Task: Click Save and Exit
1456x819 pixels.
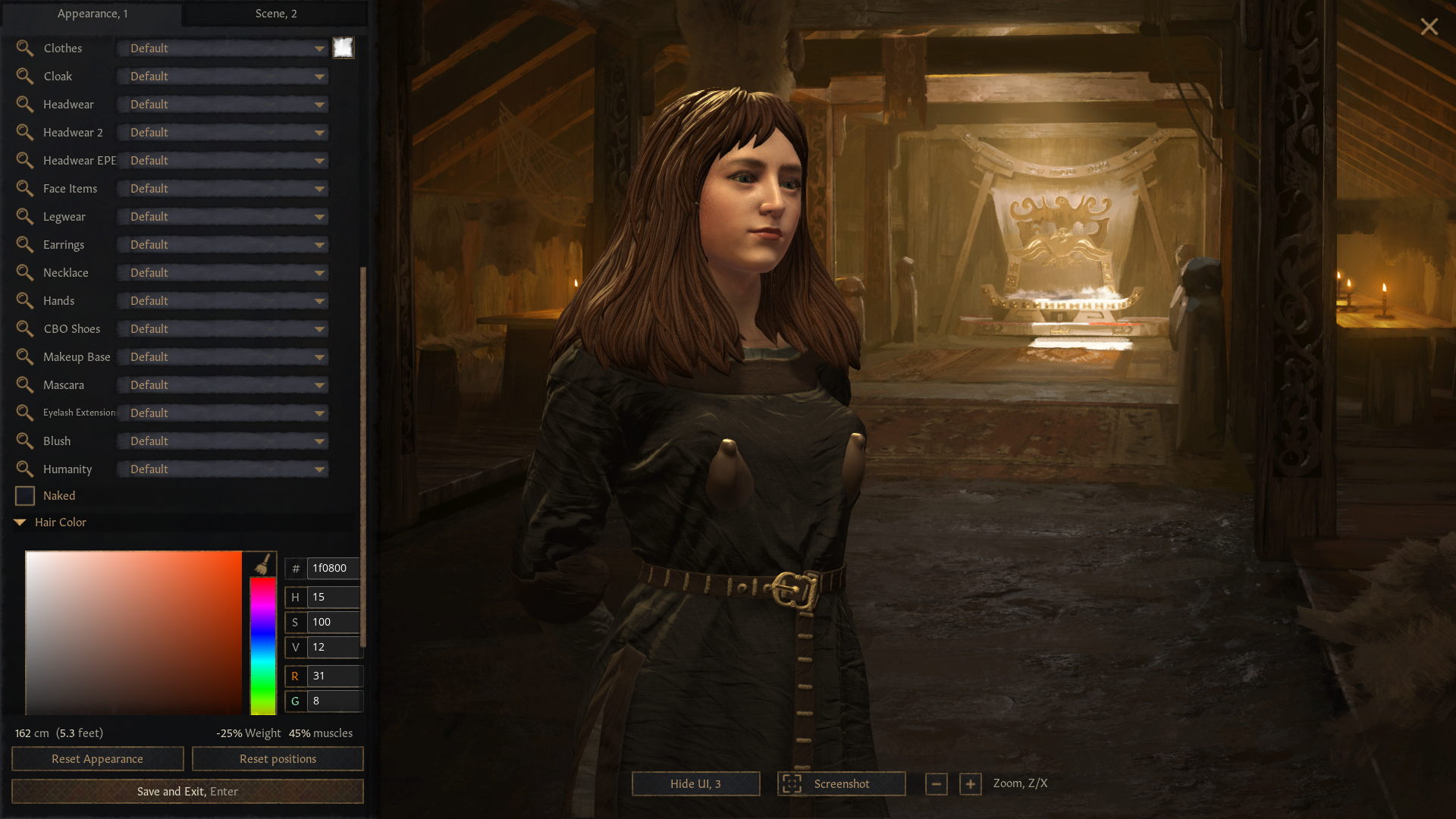Action: (x=187, y=791)
